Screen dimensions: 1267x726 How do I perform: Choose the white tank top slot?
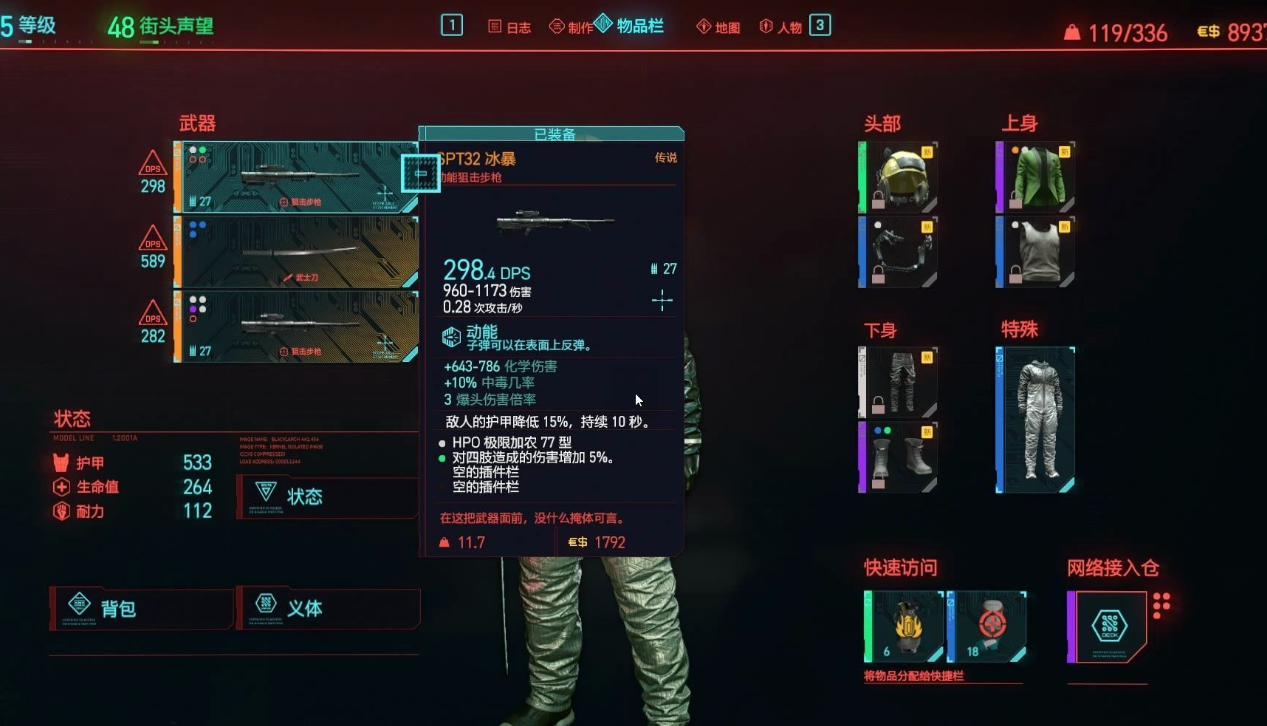coord(1035,251)
